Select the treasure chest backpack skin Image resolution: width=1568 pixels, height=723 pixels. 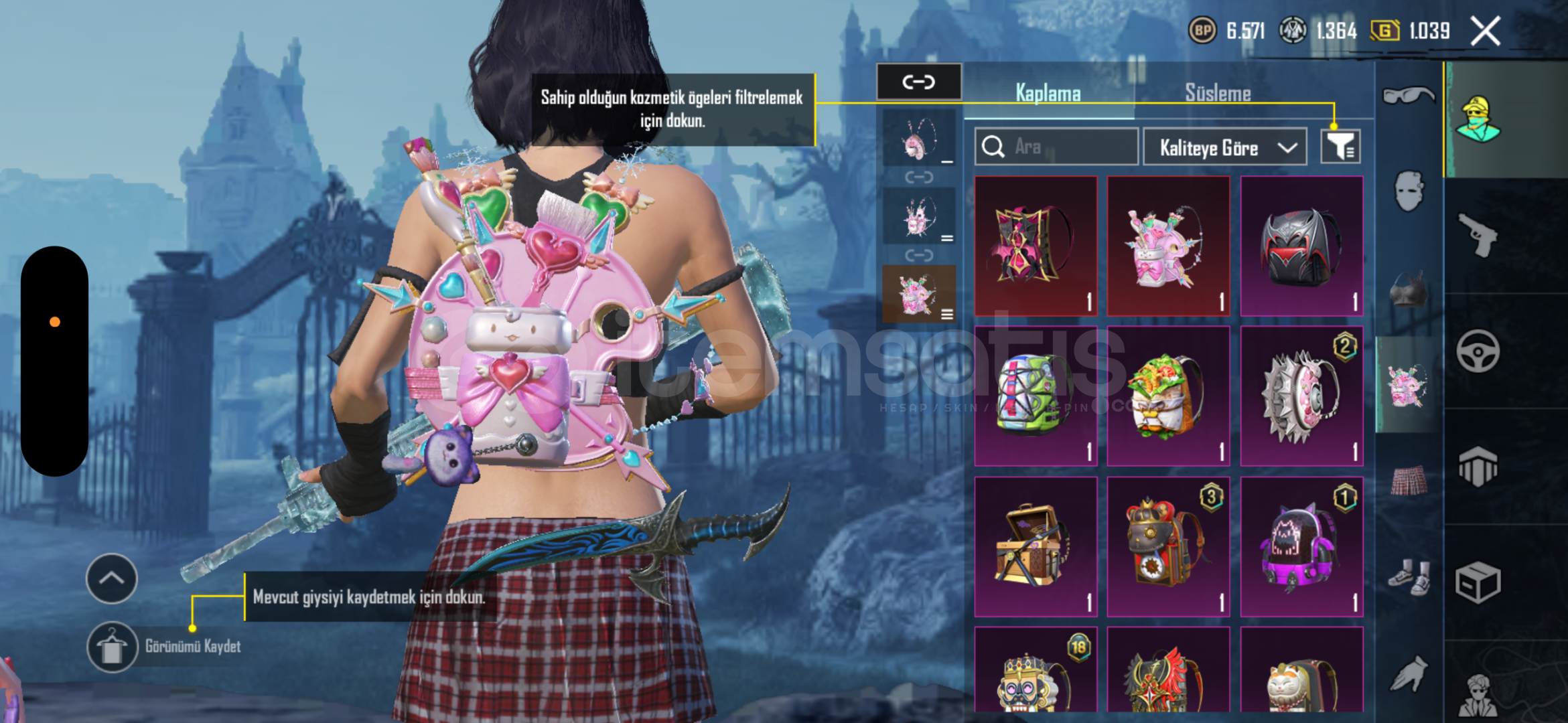point(1035,546)
